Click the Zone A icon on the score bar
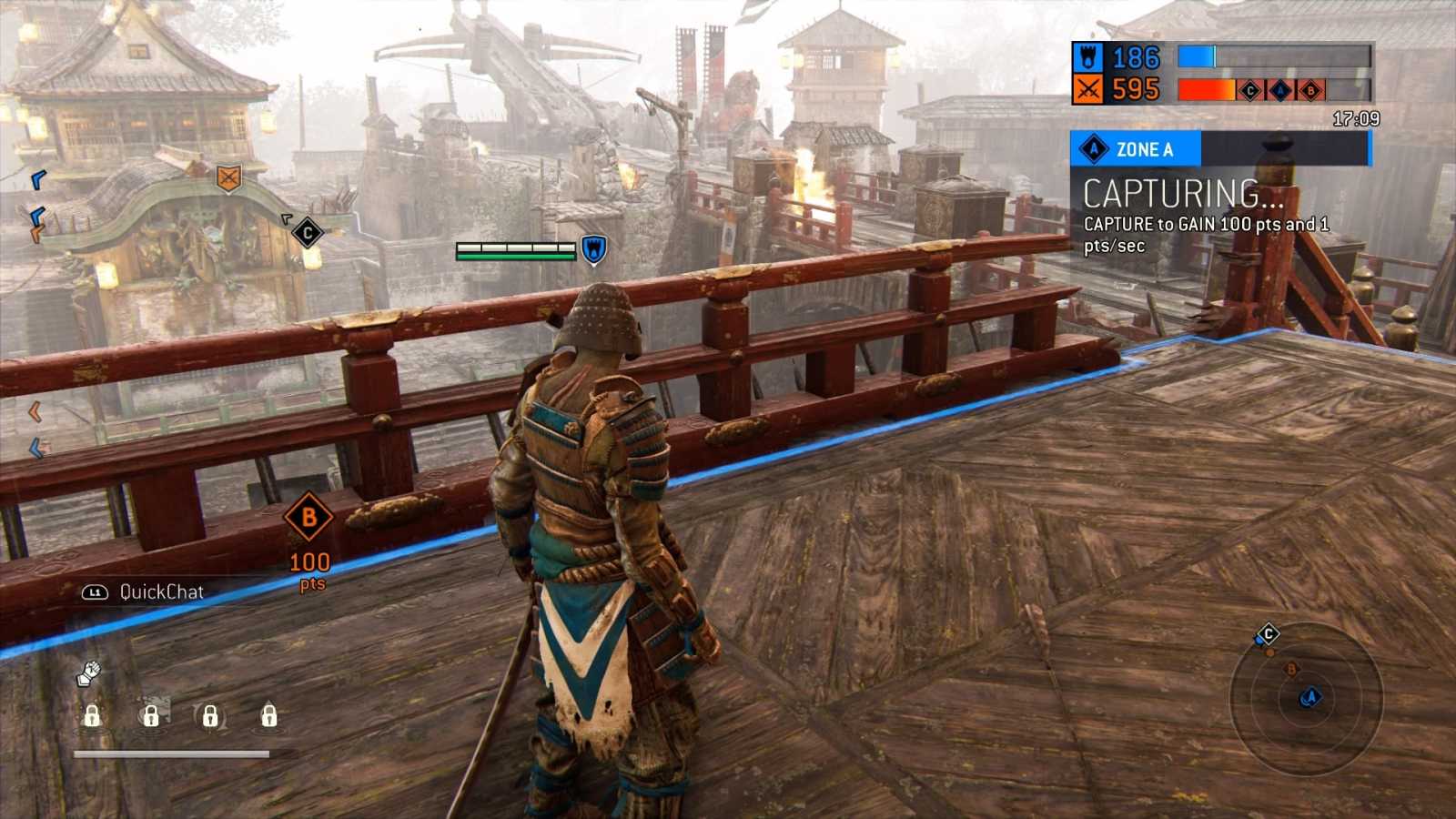This screenshot has height=819, width=1456. click(1280, 89)
